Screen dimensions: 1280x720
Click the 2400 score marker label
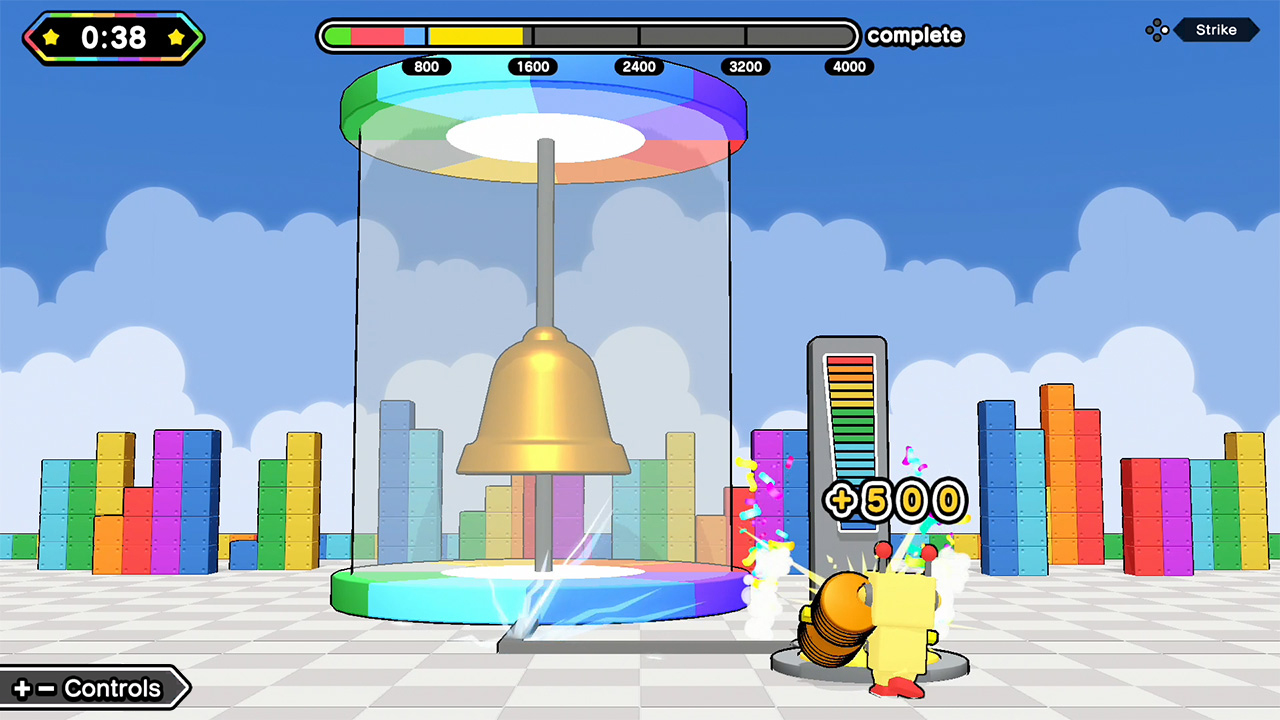pyautogui.click(x=639, y=67)
